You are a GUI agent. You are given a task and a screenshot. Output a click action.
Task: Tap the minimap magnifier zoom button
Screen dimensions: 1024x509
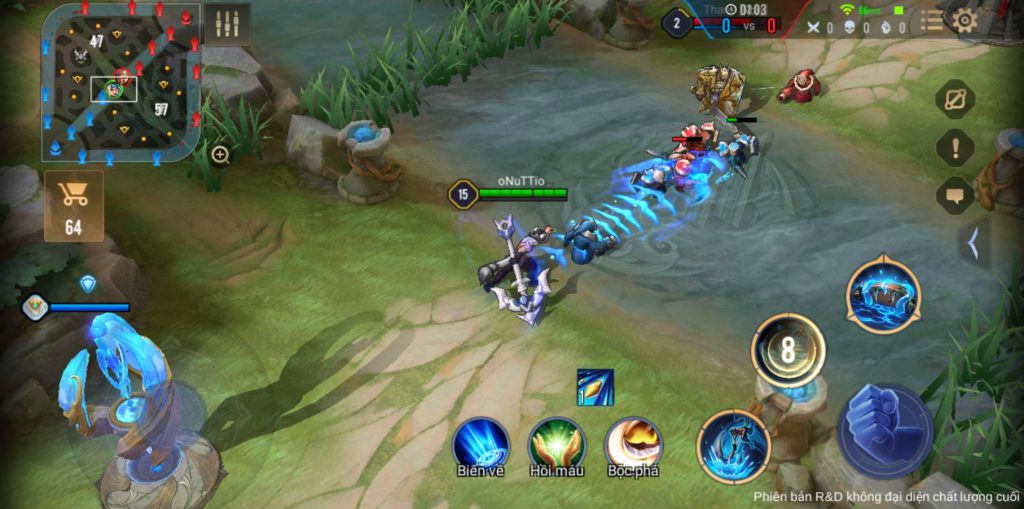tap(221, 154)
